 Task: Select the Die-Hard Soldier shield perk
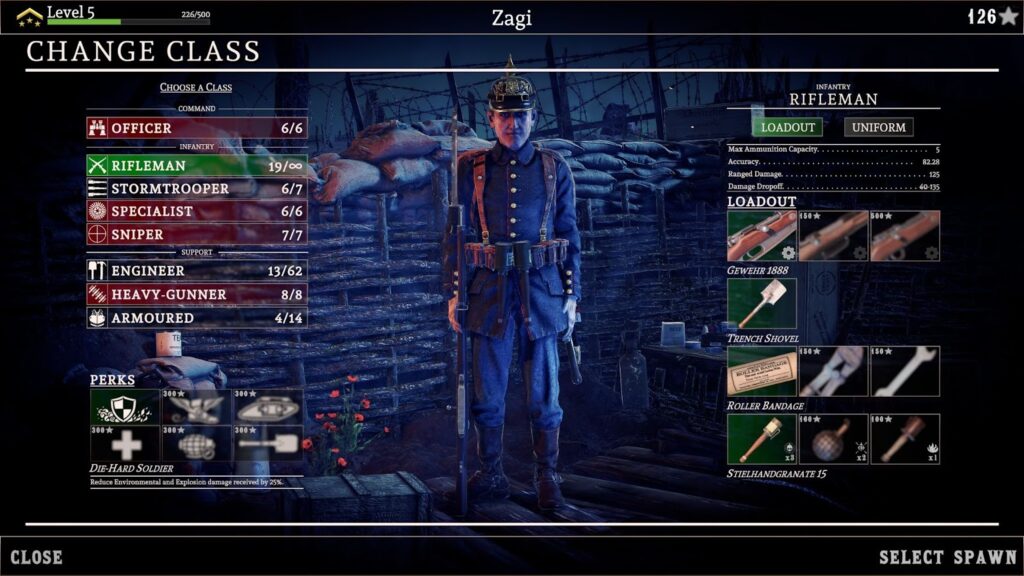(125, 407)
